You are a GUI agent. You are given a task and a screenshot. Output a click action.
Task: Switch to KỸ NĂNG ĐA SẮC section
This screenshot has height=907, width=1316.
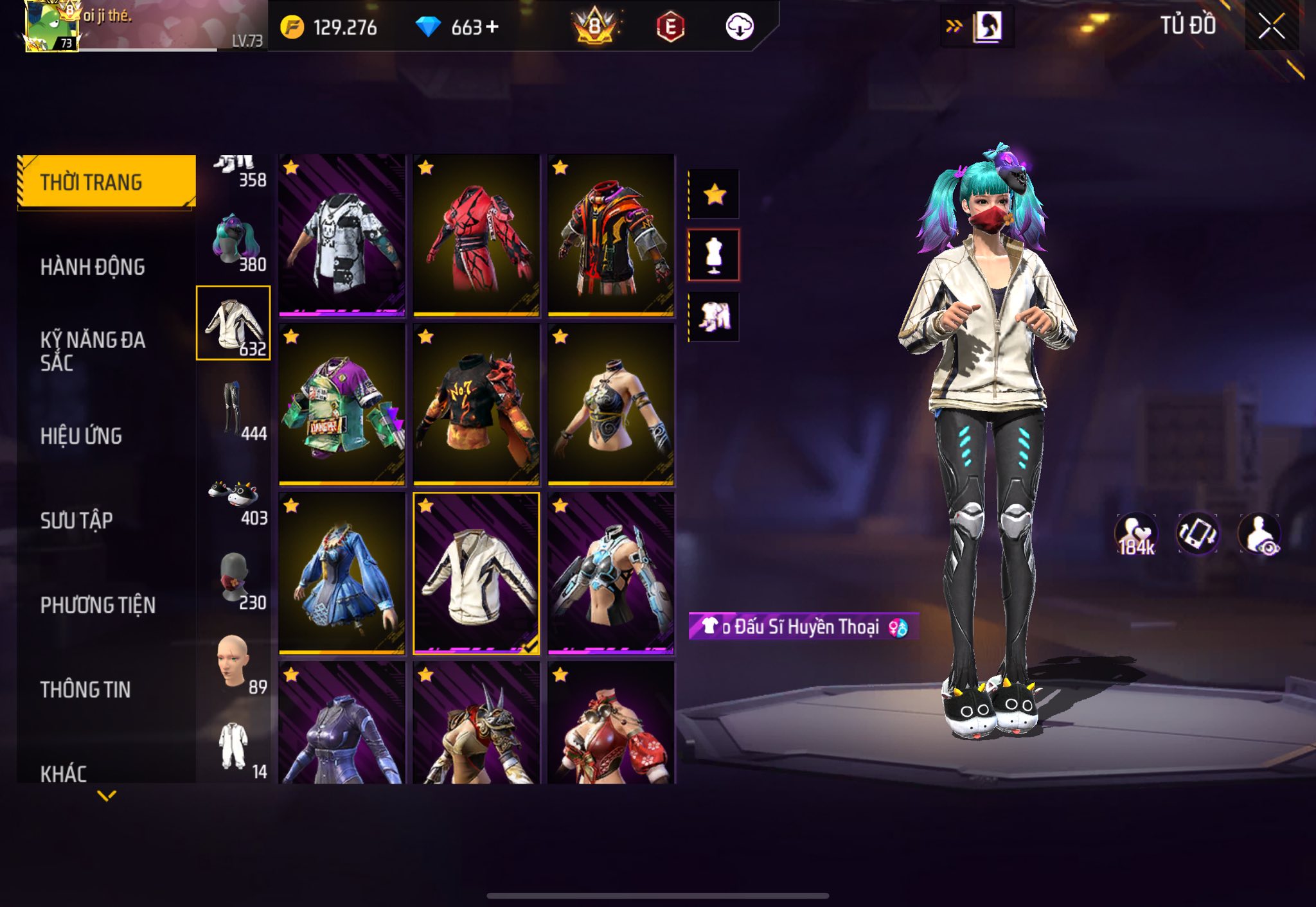[93, 351]
